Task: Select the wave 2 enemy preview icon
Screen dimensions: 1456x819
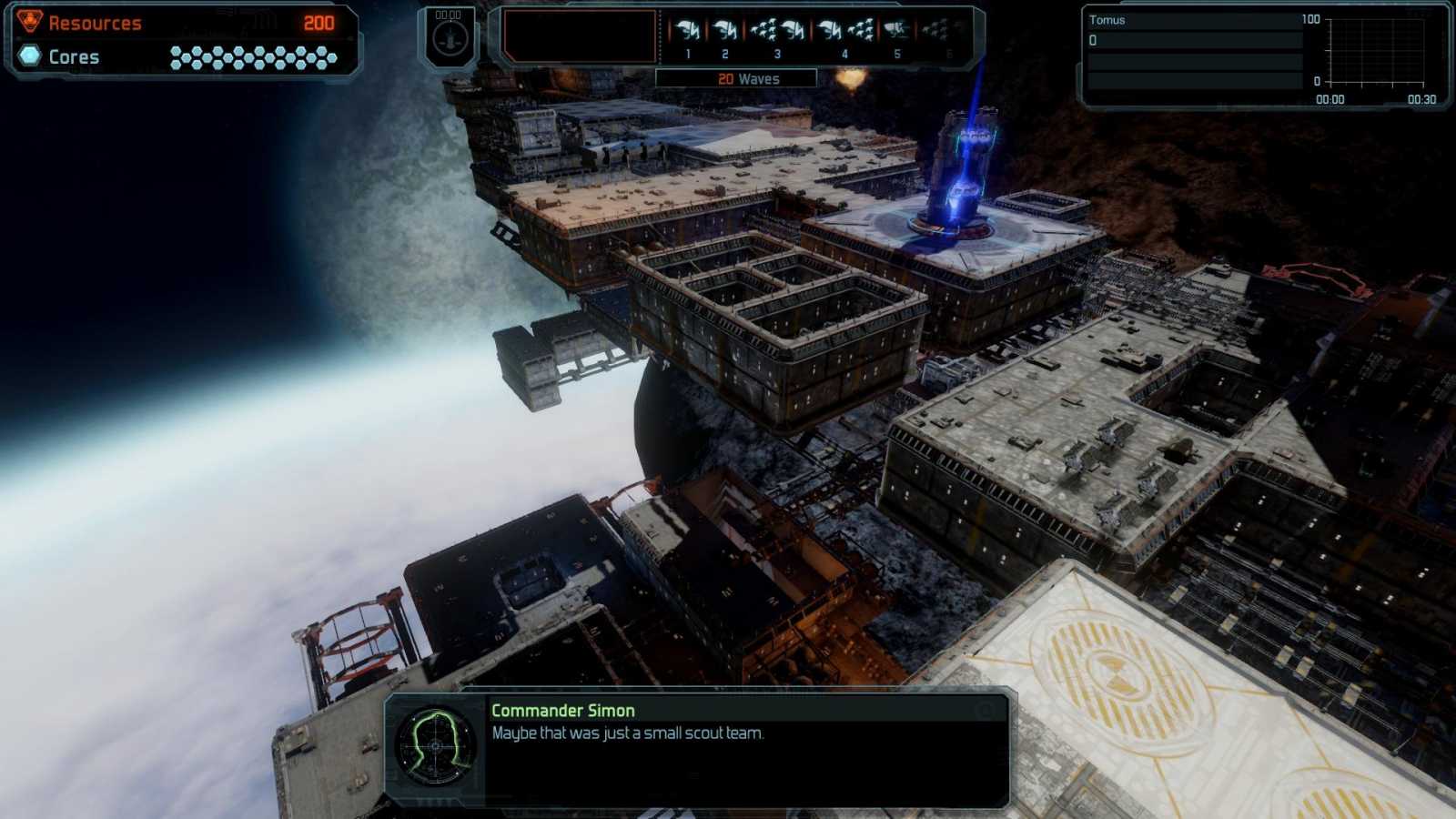Action: click(x=725, y=31)
